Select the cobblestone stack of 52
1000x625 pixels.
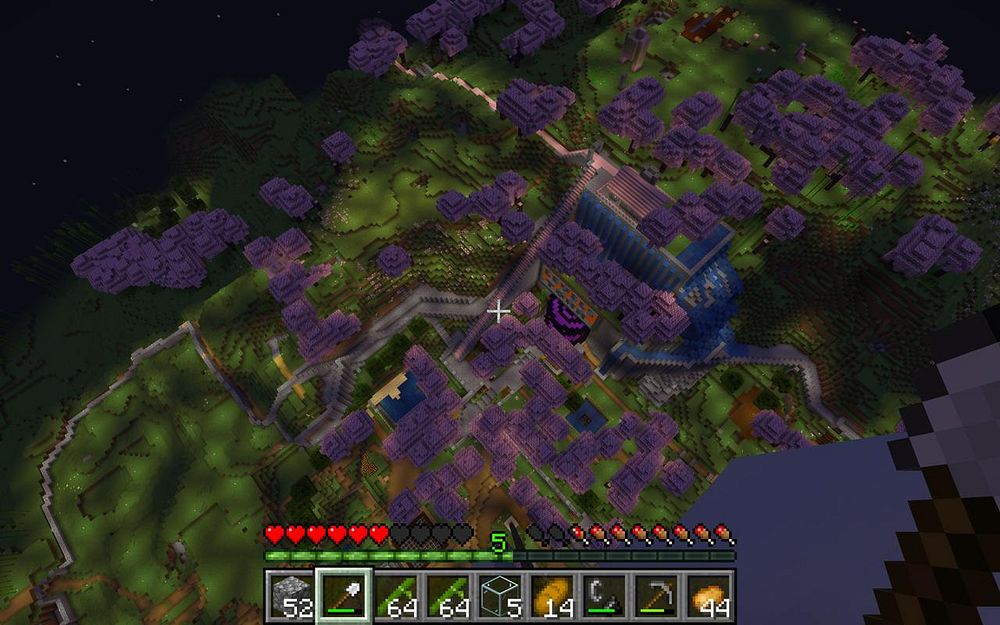pyautogui.click(x=291, y=596)
